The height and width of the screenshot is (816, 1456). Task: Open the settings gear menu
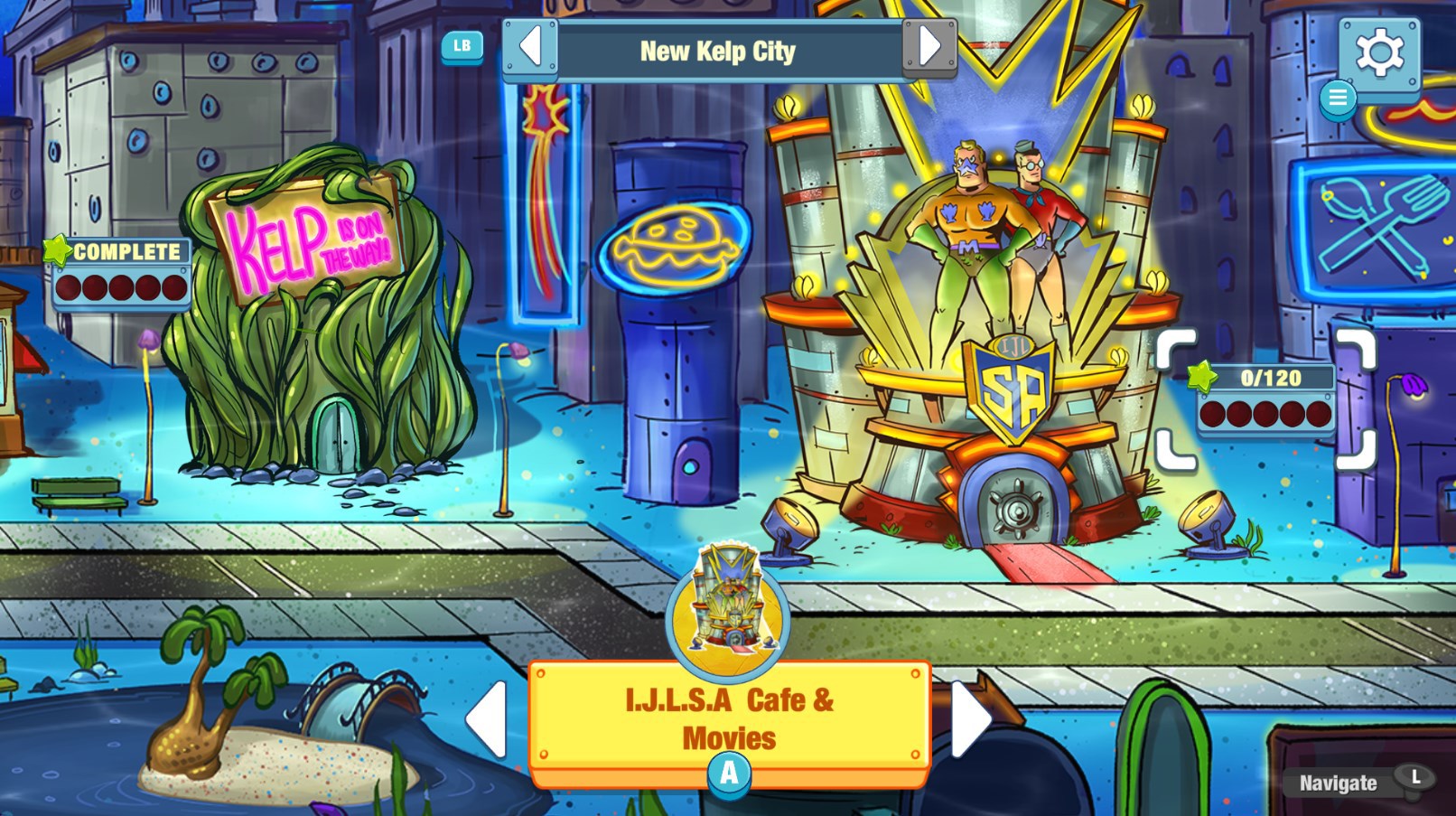coord(1380,54)
